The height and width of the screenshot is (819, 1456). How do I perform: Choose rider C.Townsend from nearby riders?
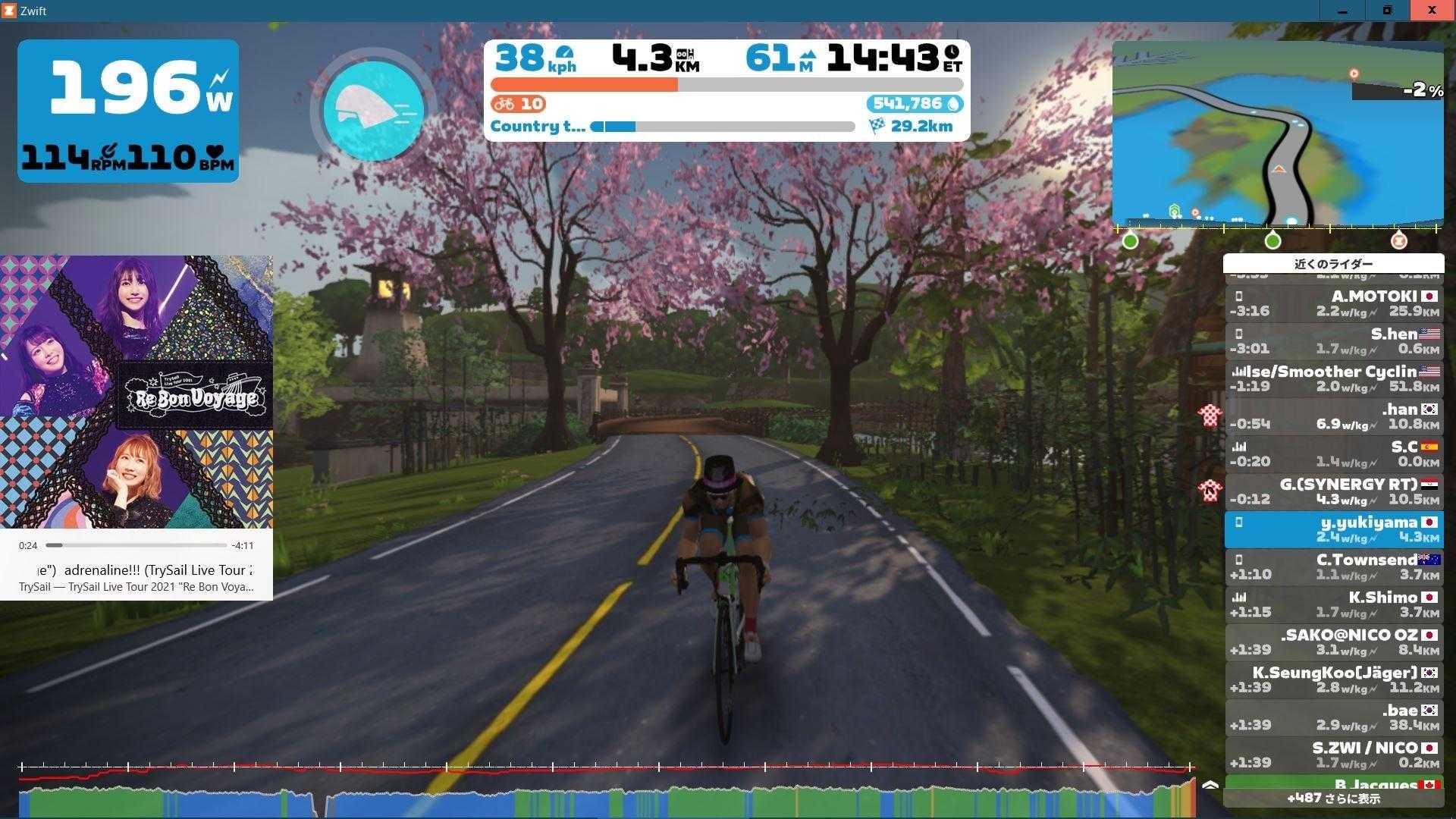[x=1334, y=566]
